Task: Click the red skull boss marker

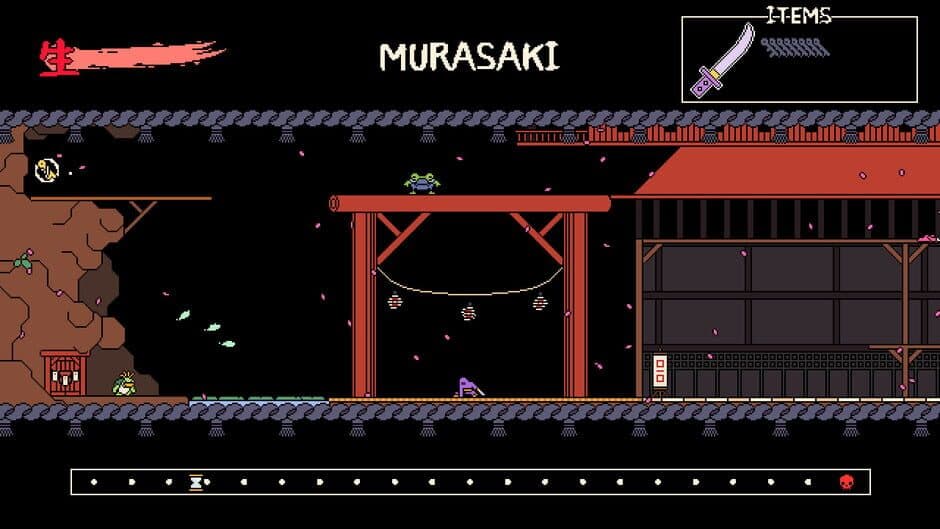Action: [x=847, y=482]
